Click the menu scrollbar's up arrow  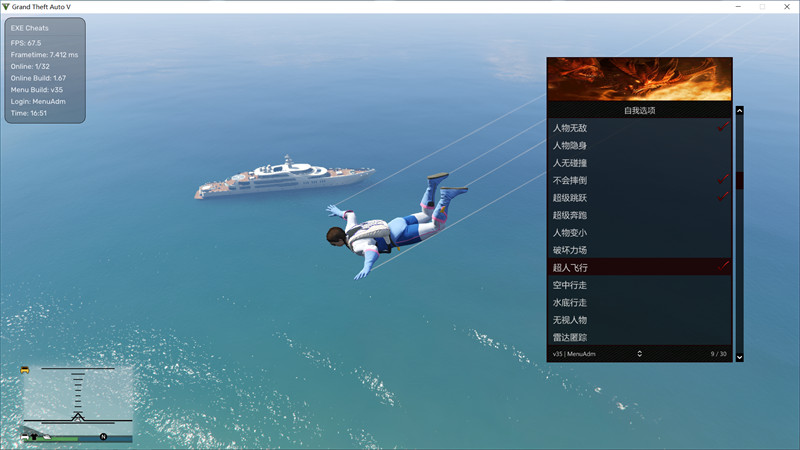[740, 111]
